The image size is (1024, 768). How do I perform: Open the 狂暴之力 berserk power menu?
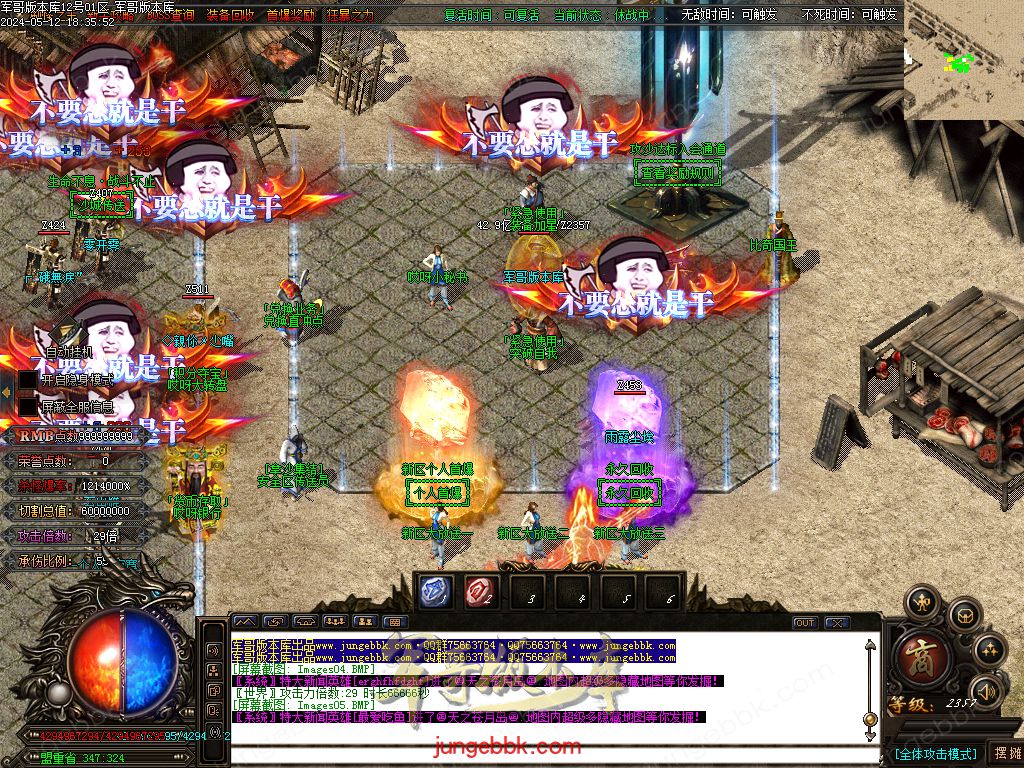349,16
